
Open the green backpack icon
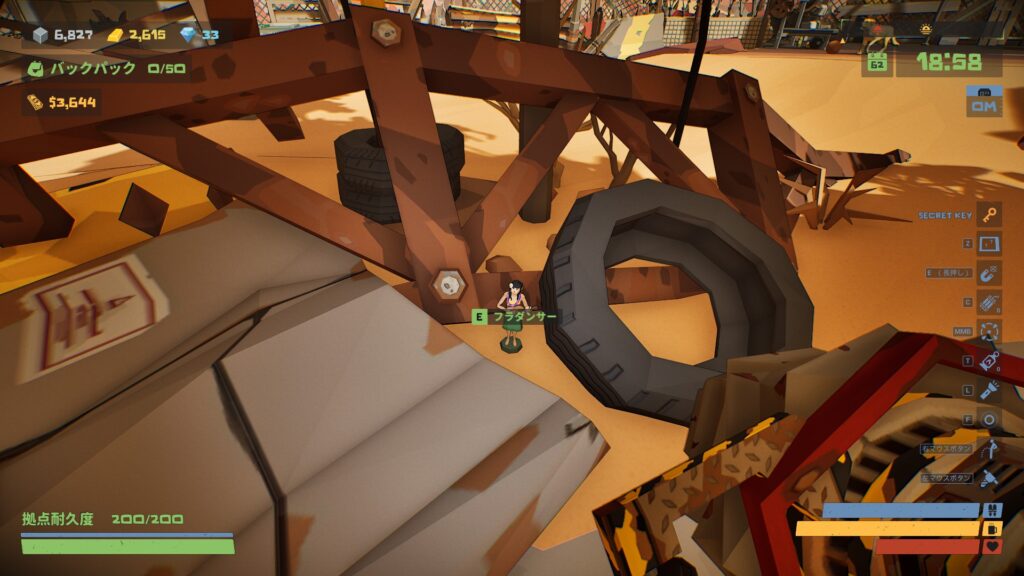(35, 69)
